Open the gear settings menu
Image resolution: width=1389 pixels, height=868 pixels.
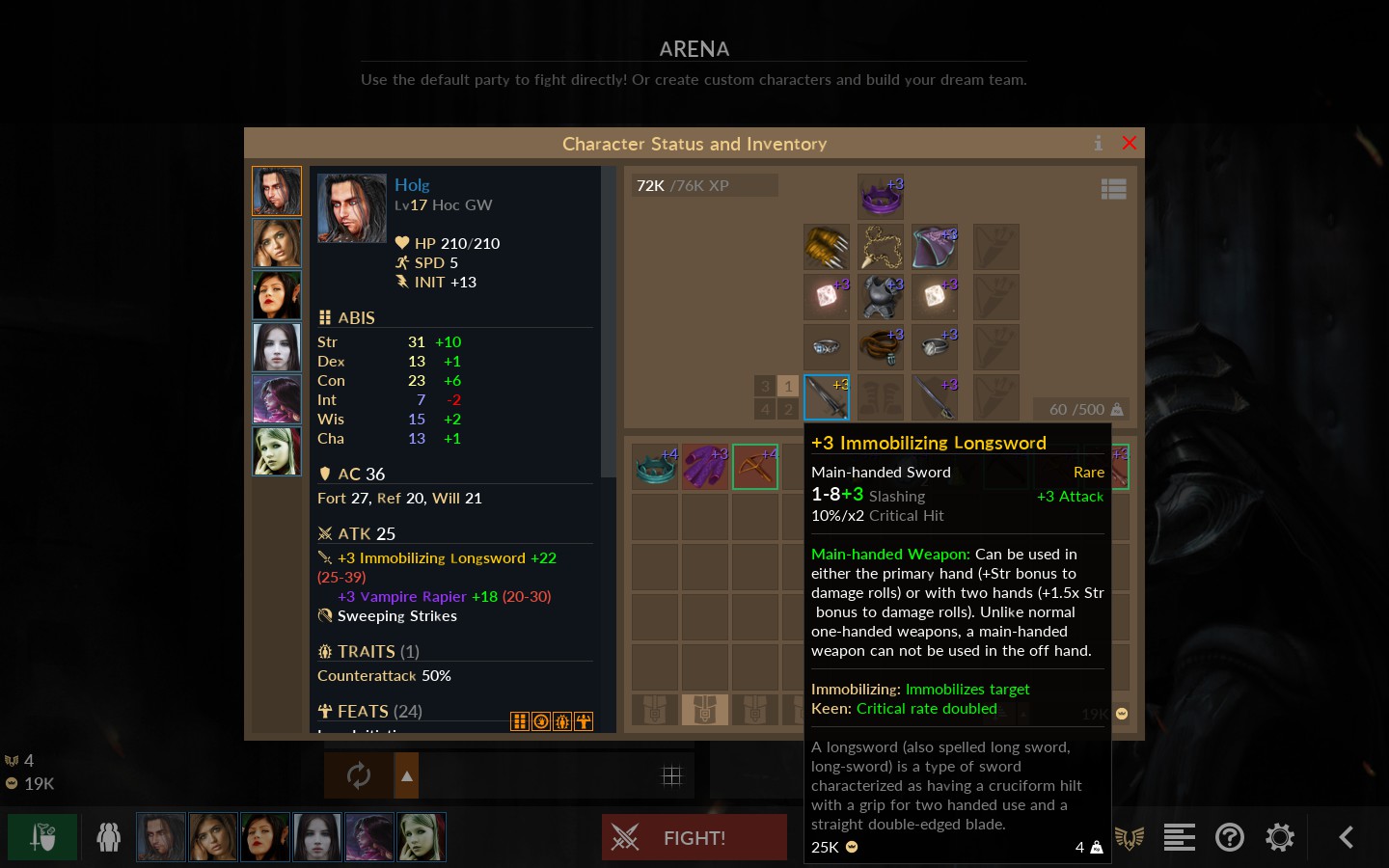point(1279,837)
